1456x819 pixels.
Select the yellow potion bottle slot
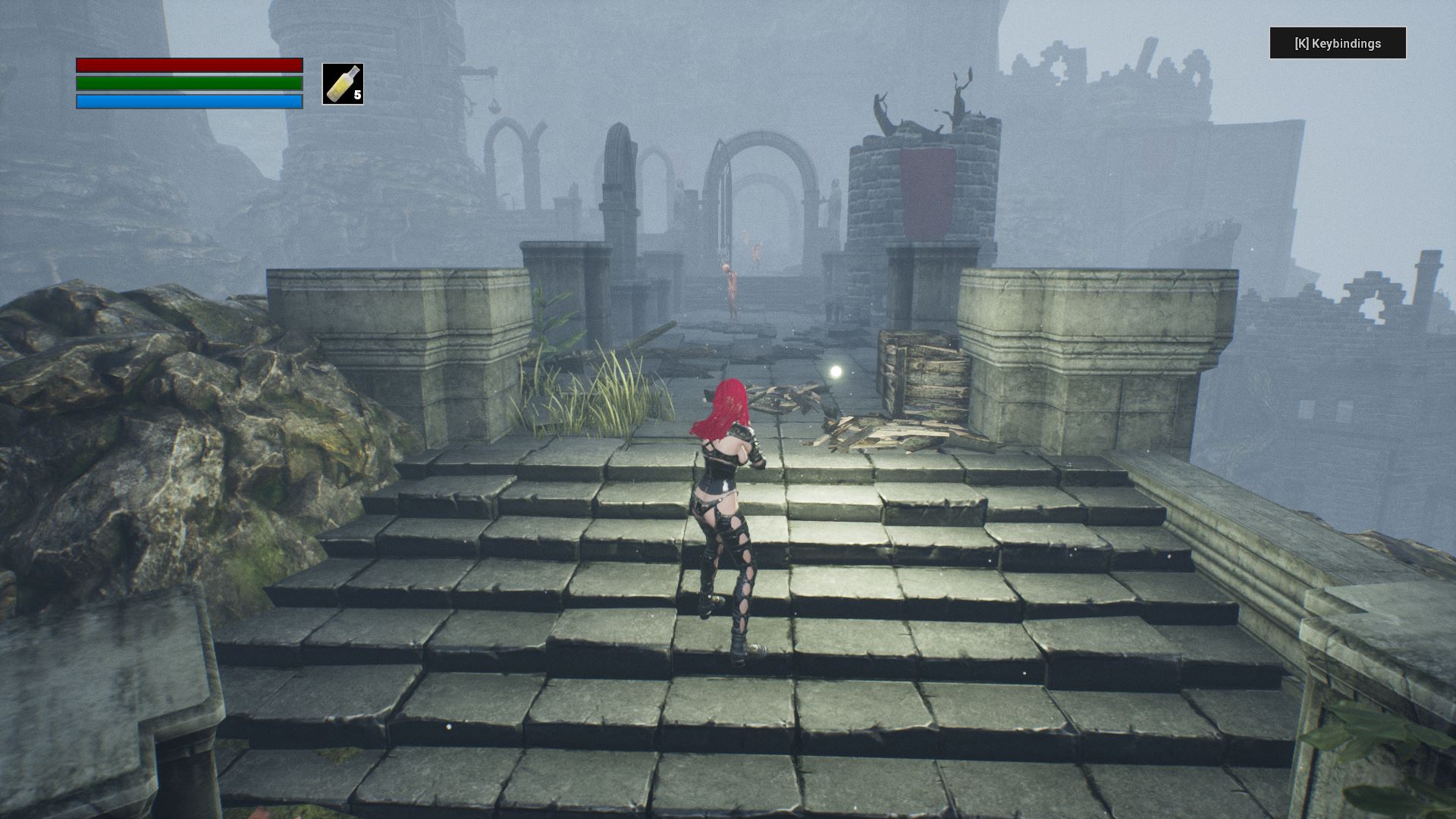pos(343,84)
